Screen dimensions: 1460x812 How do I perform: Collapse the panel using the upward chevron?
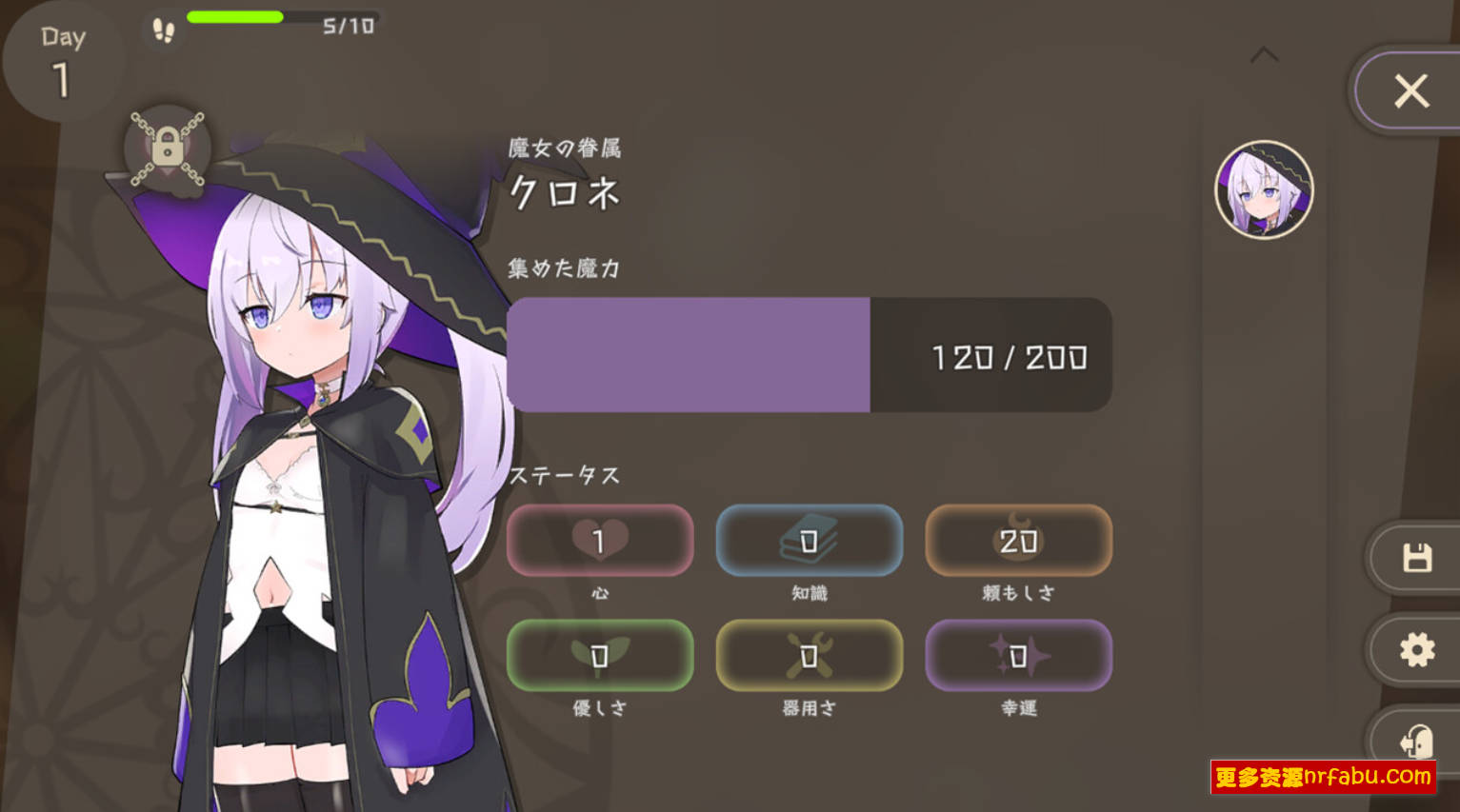click(1266, 54)
